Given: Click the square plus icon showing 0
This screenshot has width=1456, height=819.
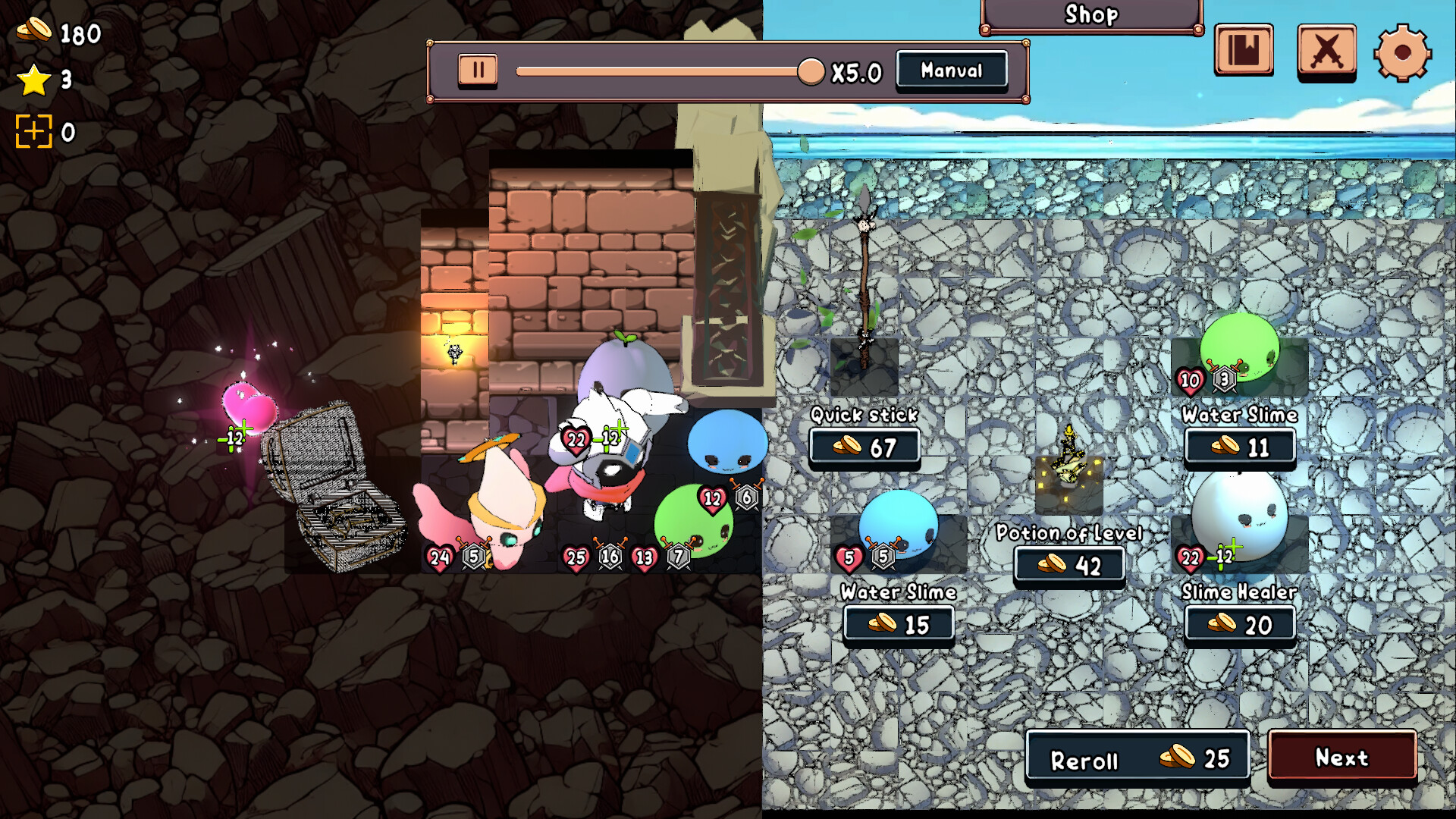Looking at the screenshot, I should [34, 130].
